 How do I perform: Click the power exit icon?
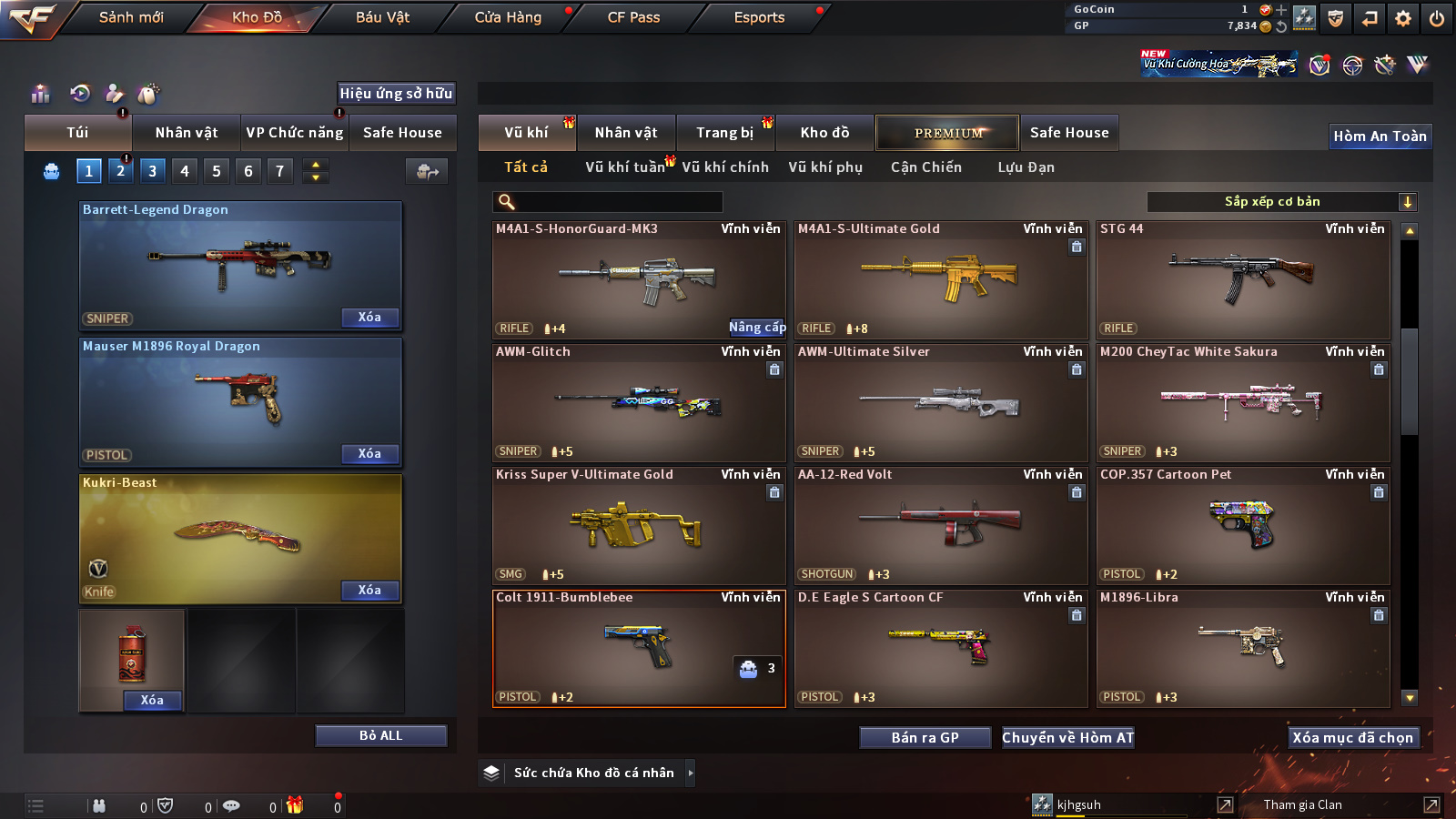(1437, 18)
